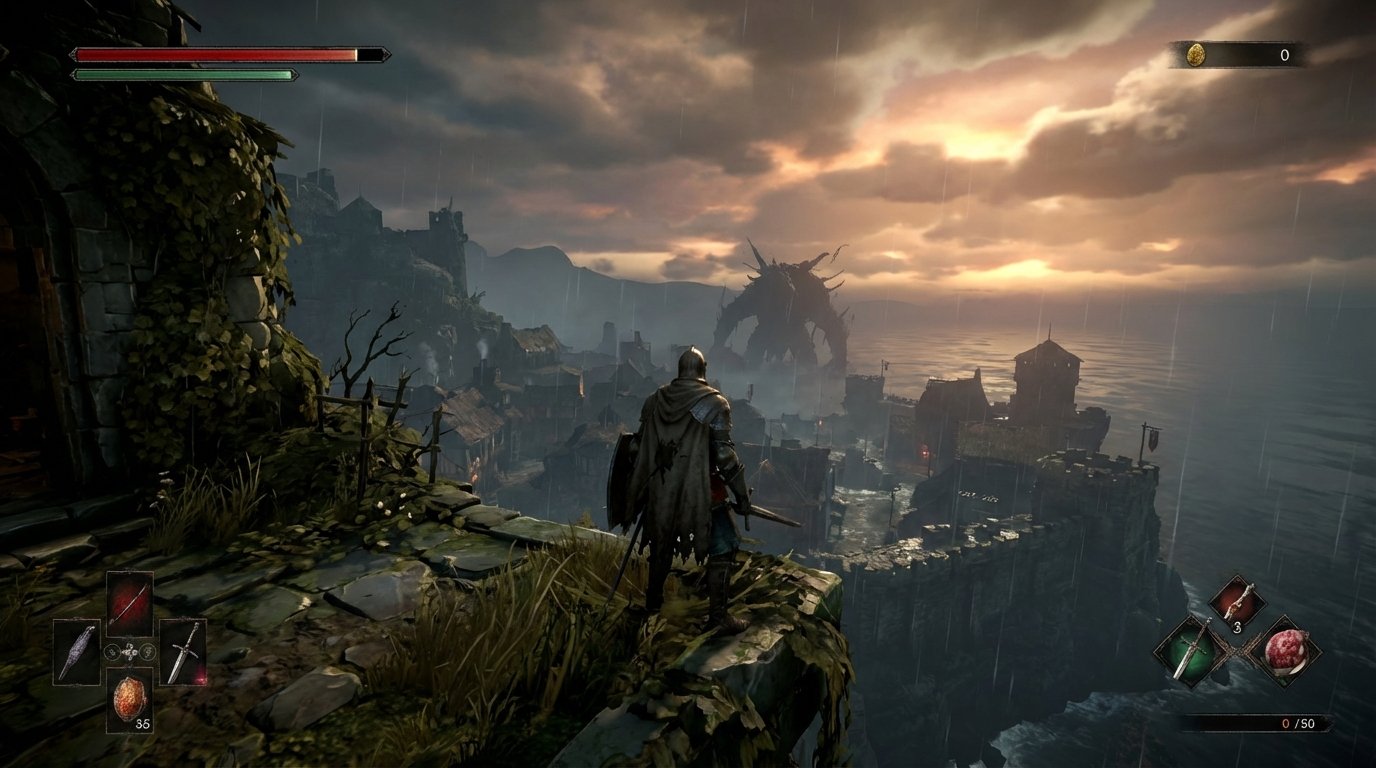1376x768 pixels.
Task: Click the d-pad indicator between the quick slots
Action: point(130,652)
